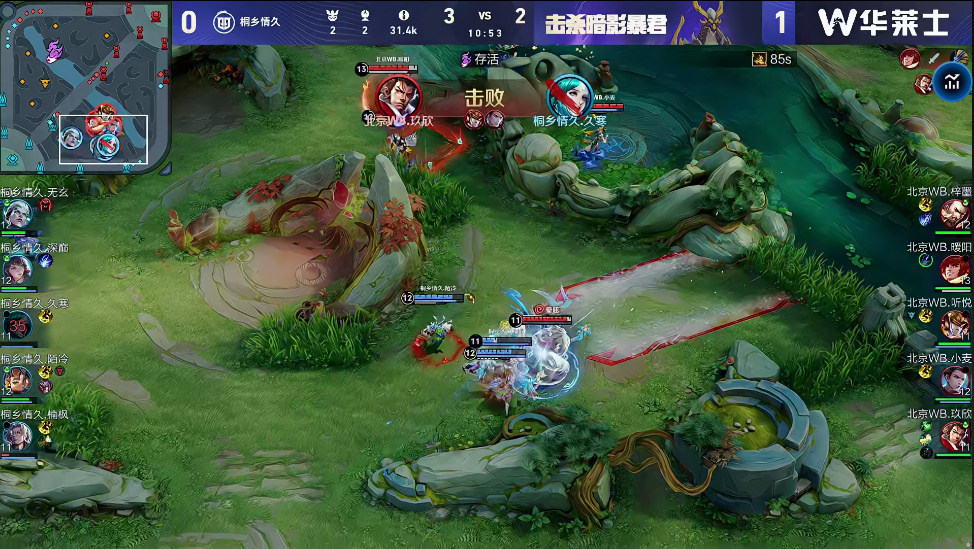Select player 桐乡情久.无玄 portrait
This screenshot has width=974, height=549.
[16, 214]
